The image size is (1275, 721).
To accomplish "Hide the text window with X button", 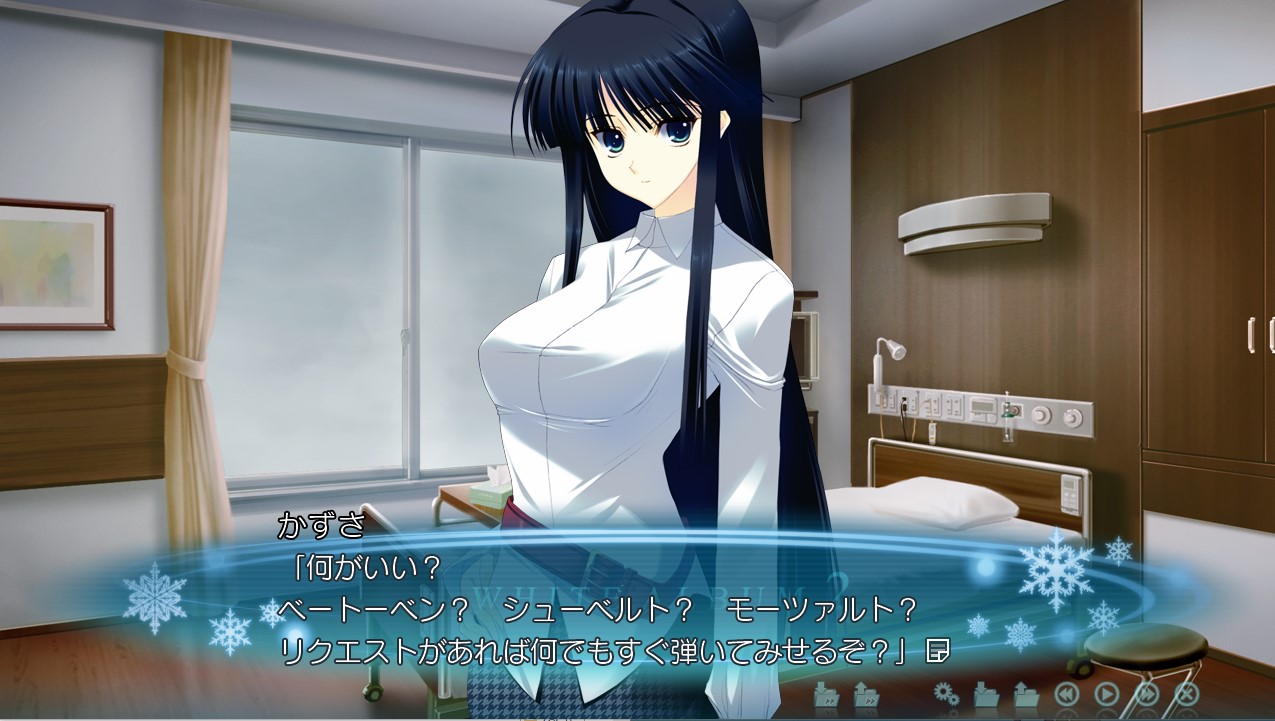I will [1187, 692].
